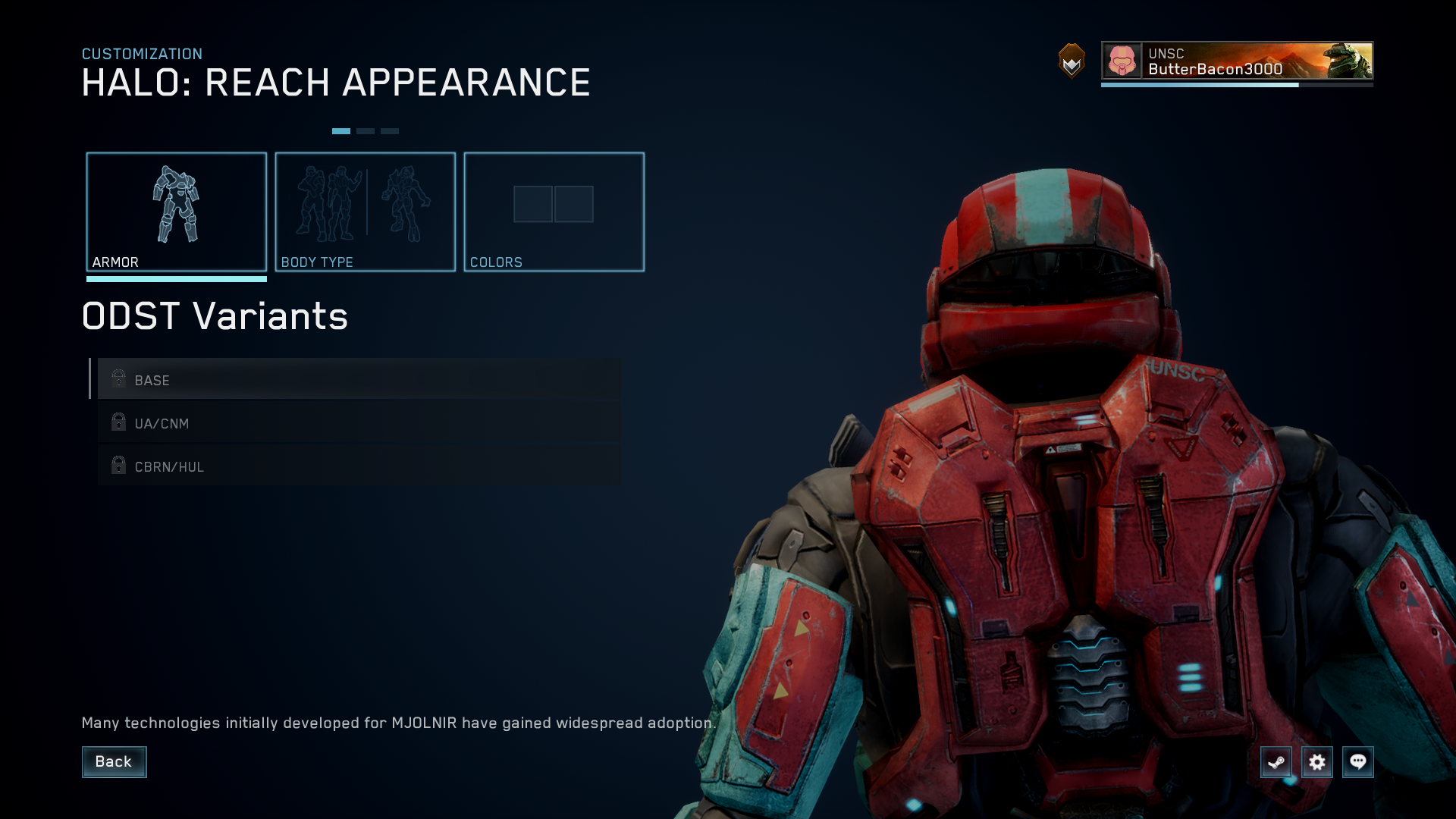The image size is (1456, 819).
Task: Click the Colors category icon
Action: pyautogui.click(x=554, y=203)
